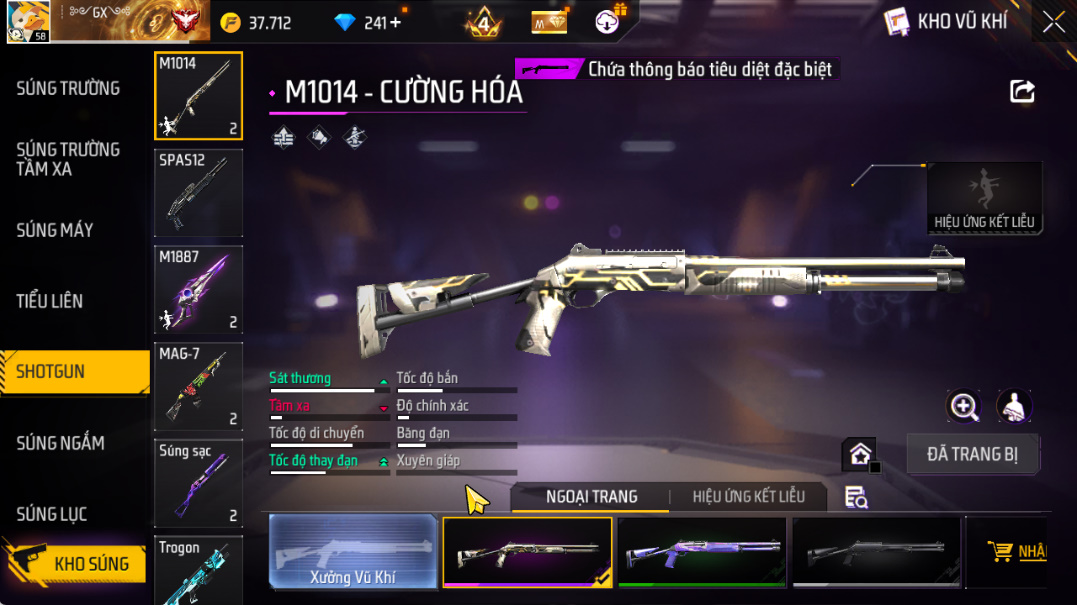
Task: Click the Đã Trang Bị button
Action: [x=972, y=454]
